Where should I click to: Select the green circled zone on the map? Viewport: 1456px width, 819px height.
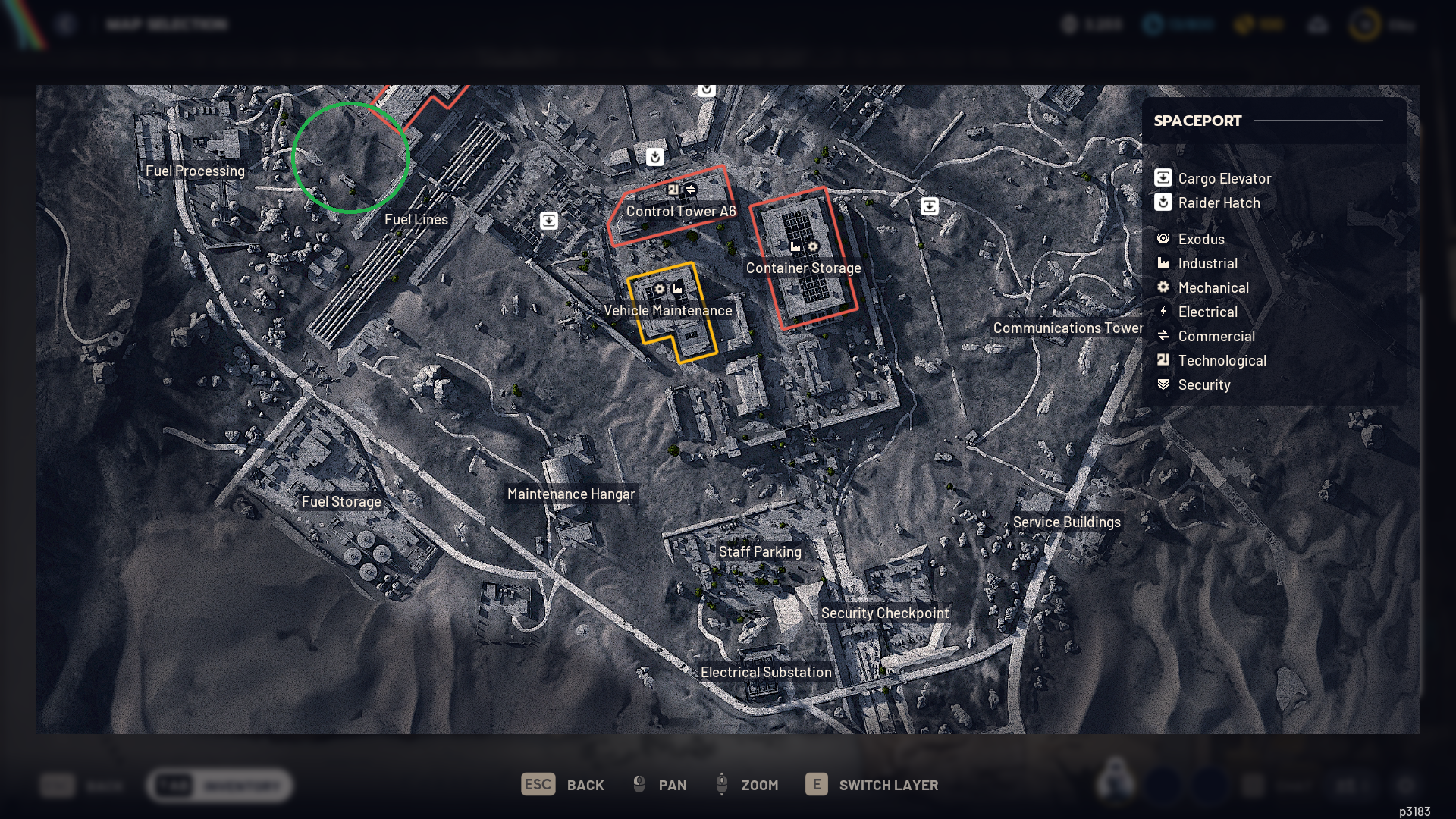(x=350, y=159)
